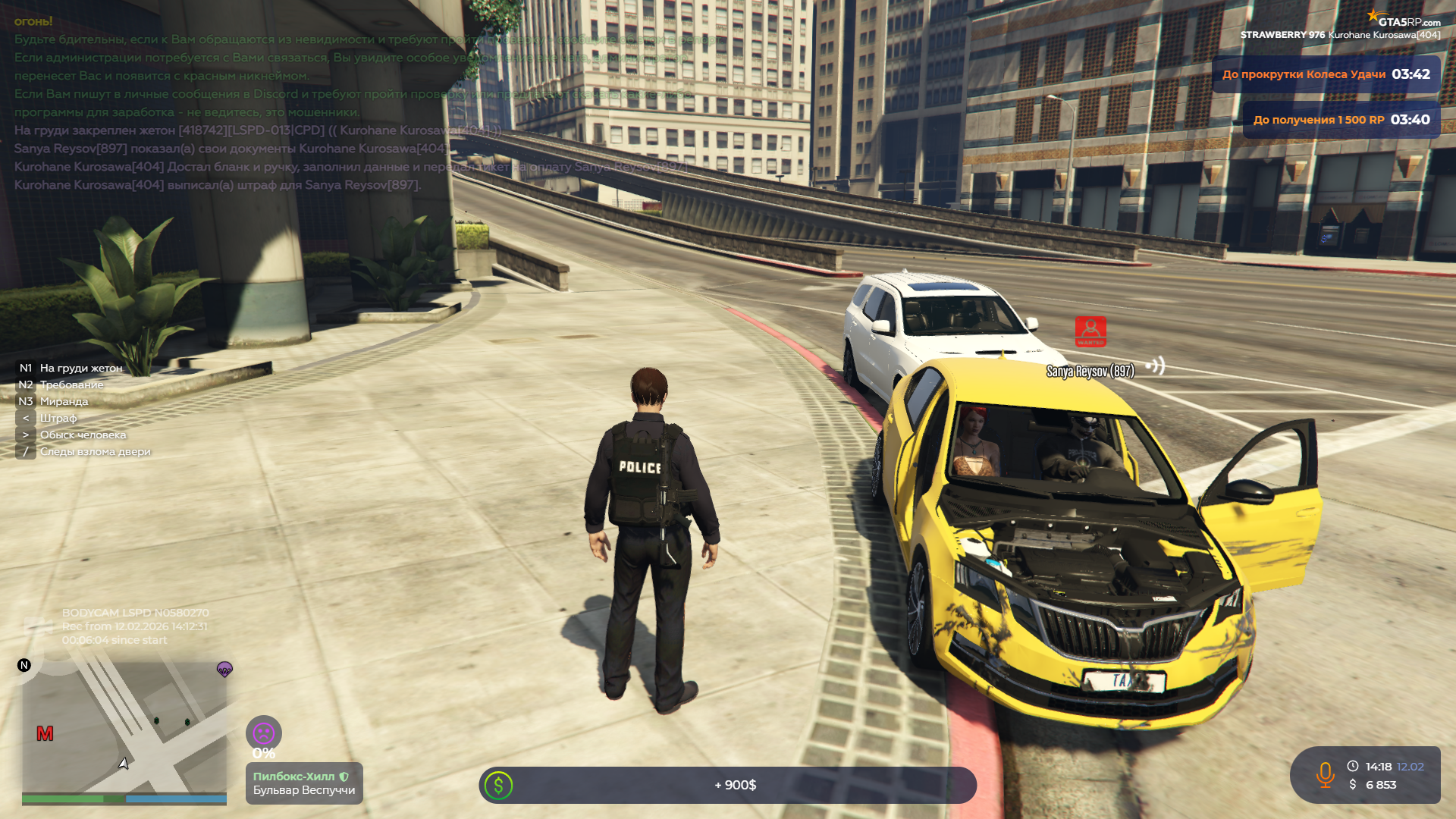Click the purple blip on the minimap

[224, 669]
